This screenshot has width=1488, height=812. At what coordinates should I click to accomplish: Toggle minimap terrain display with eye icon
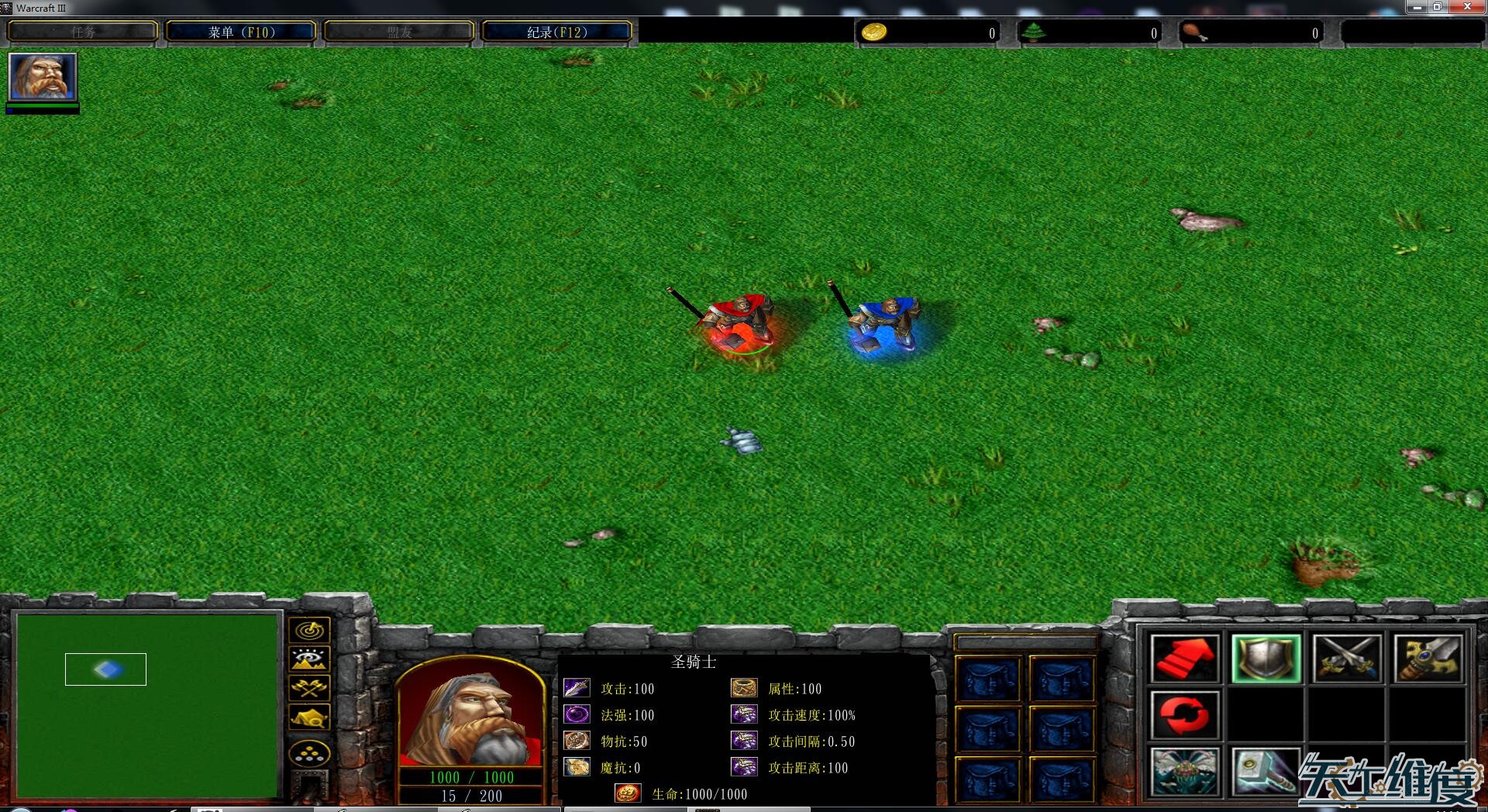coord(309,659)
